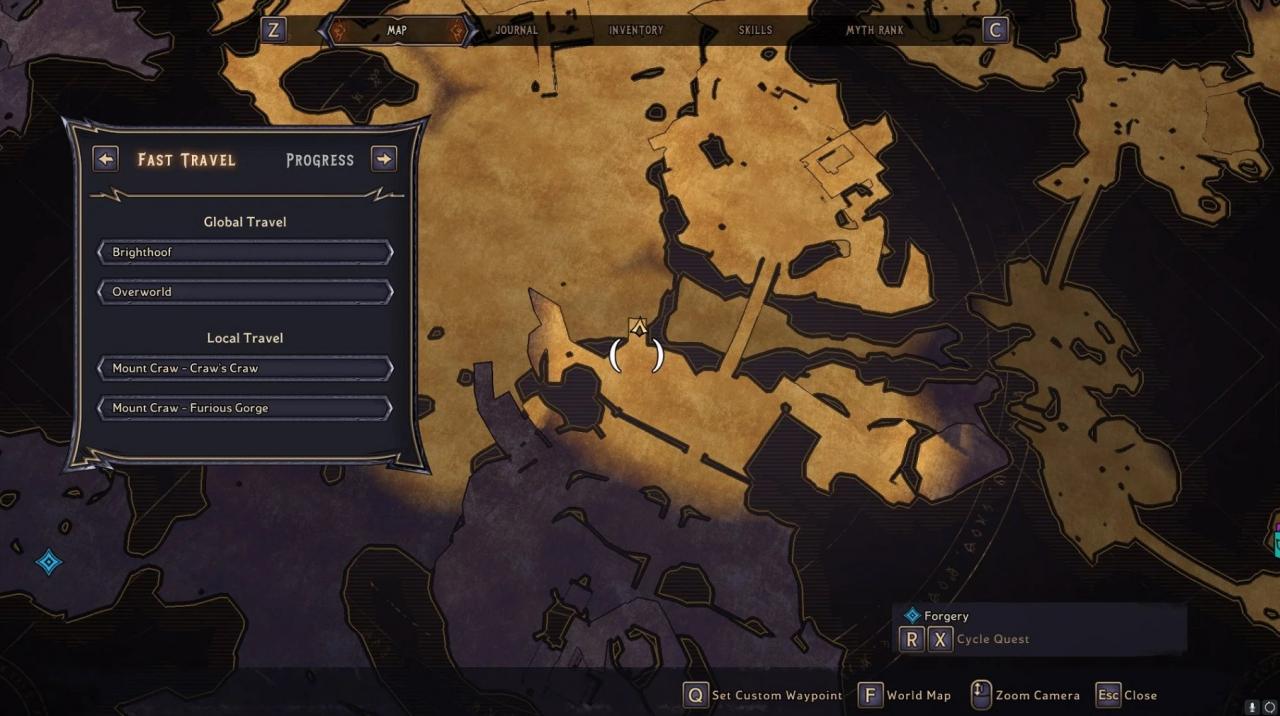Click the left arrow beside Fast Travel

(105, 159)
